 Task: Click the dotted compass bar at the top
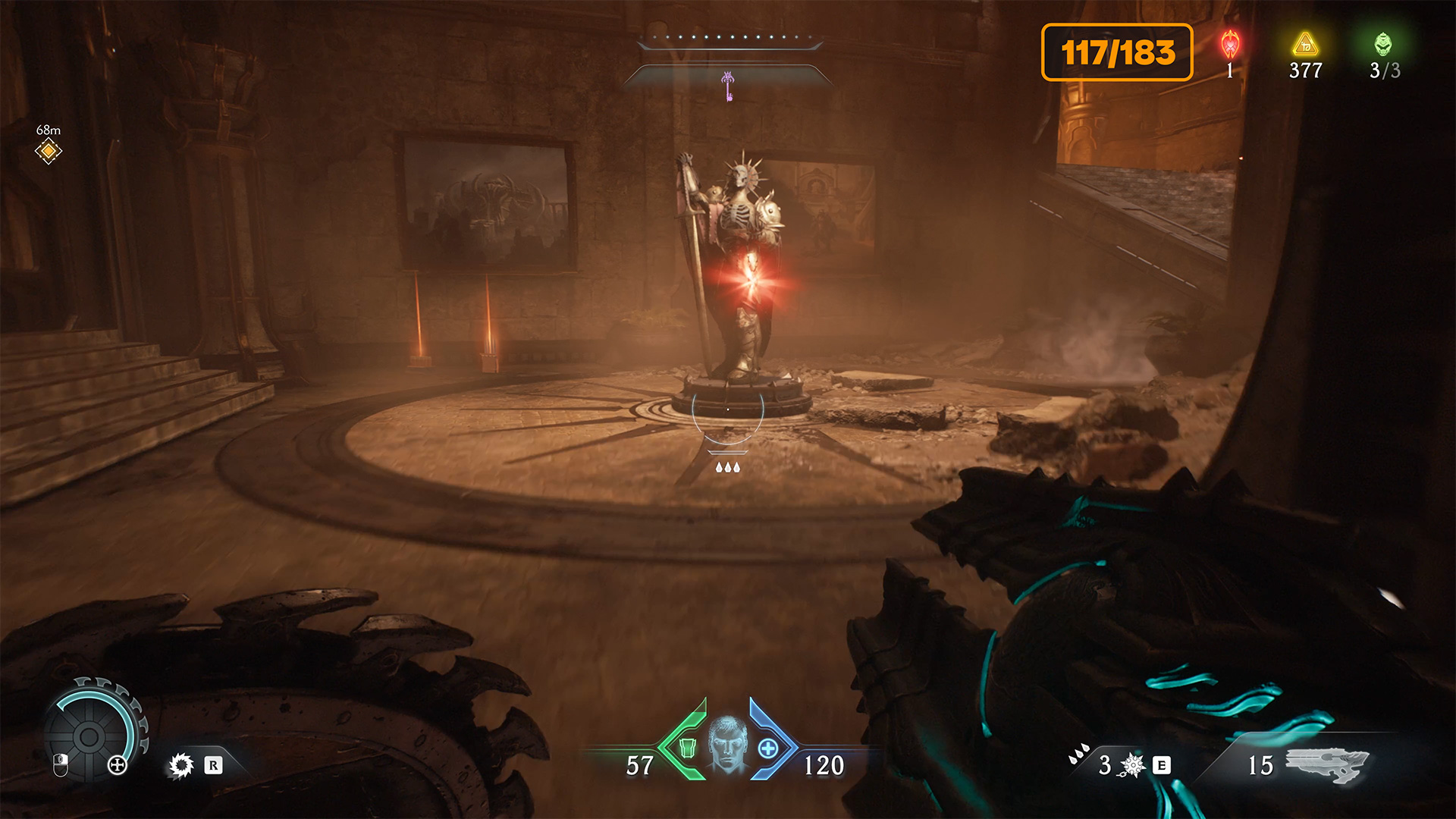730,36
